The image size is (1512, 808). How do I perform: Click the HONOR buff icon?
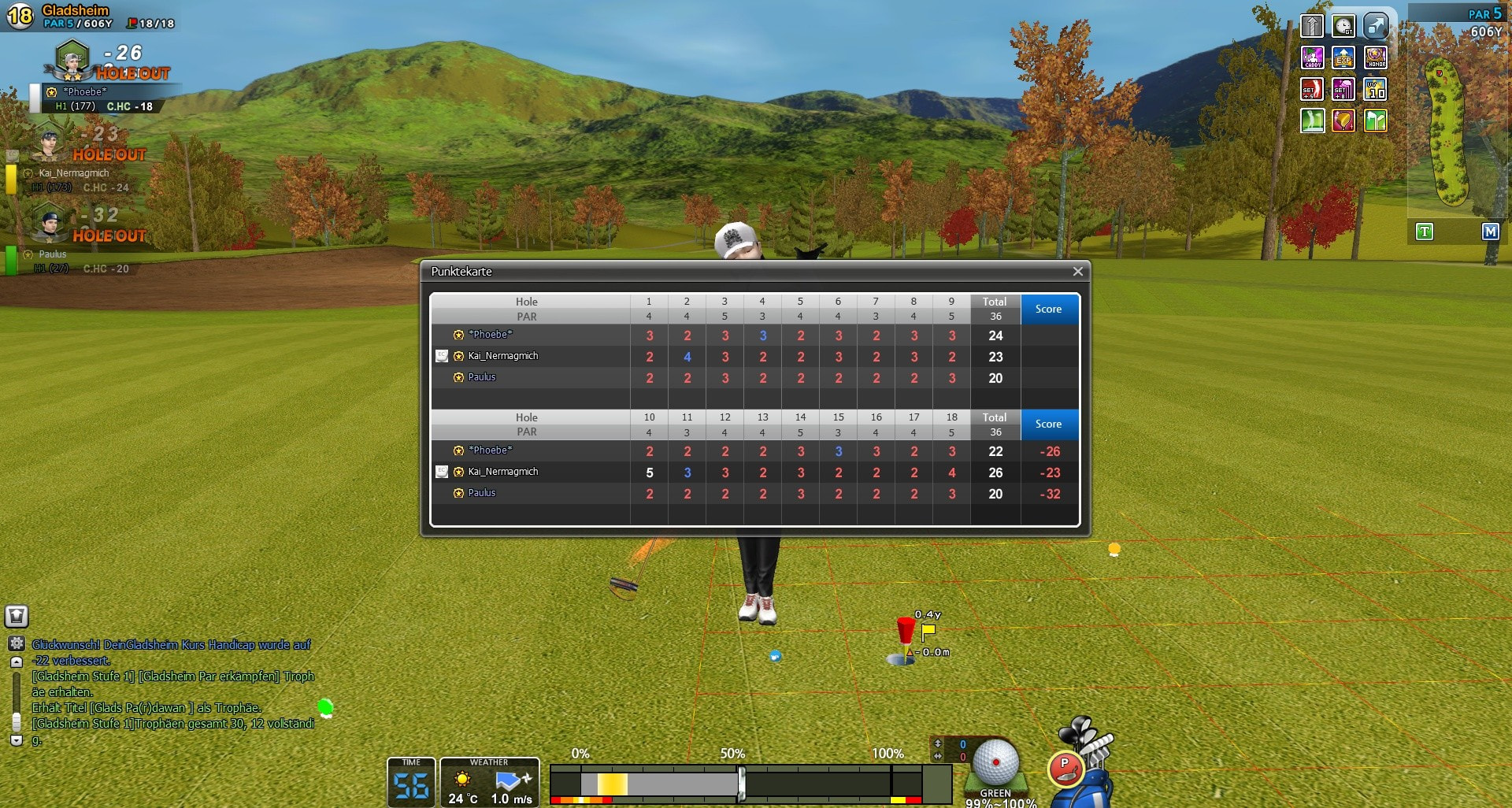pos(1376,57)
